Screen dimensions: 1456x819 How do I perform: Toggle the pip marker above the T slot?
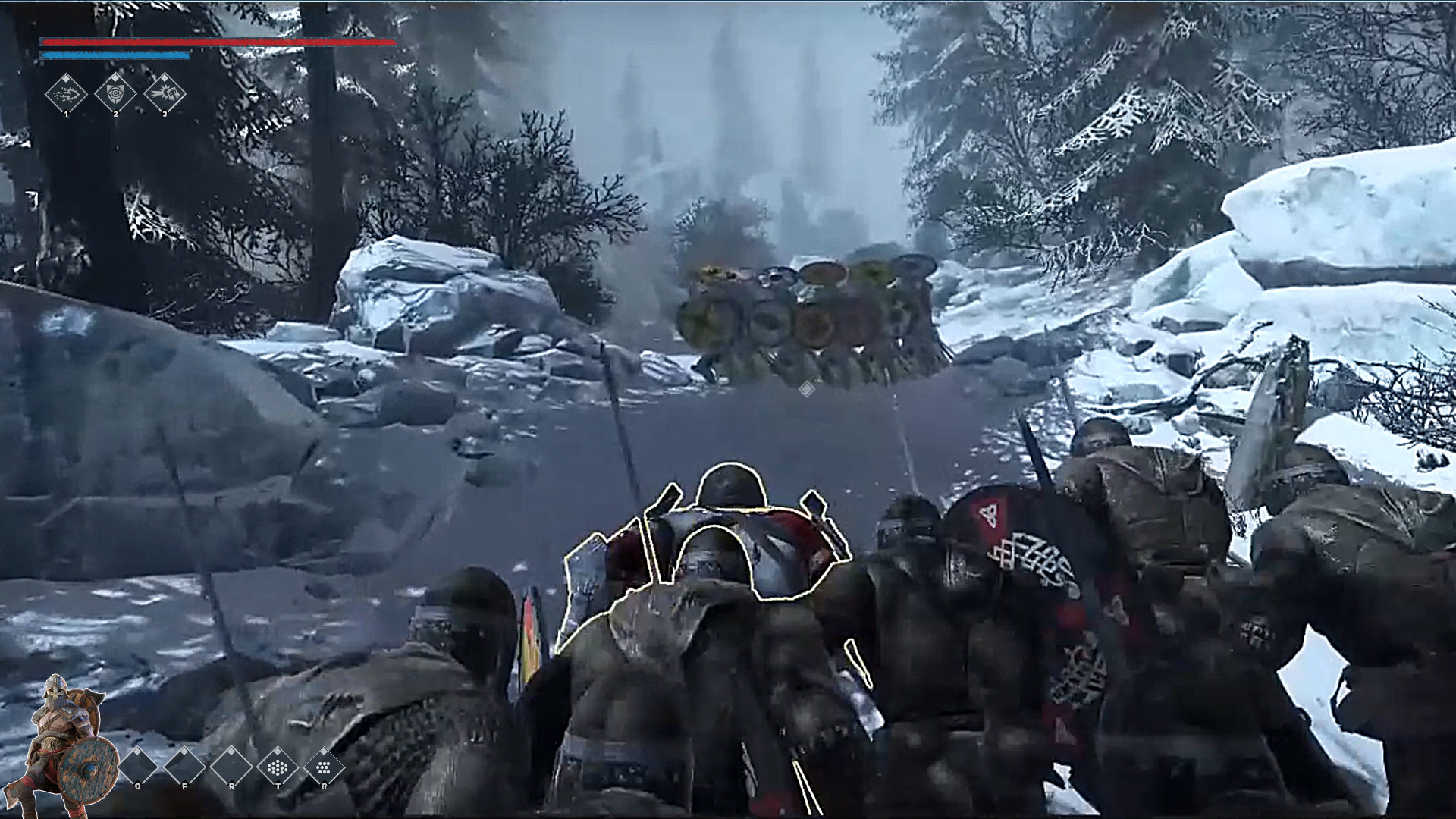coord(278,751)
